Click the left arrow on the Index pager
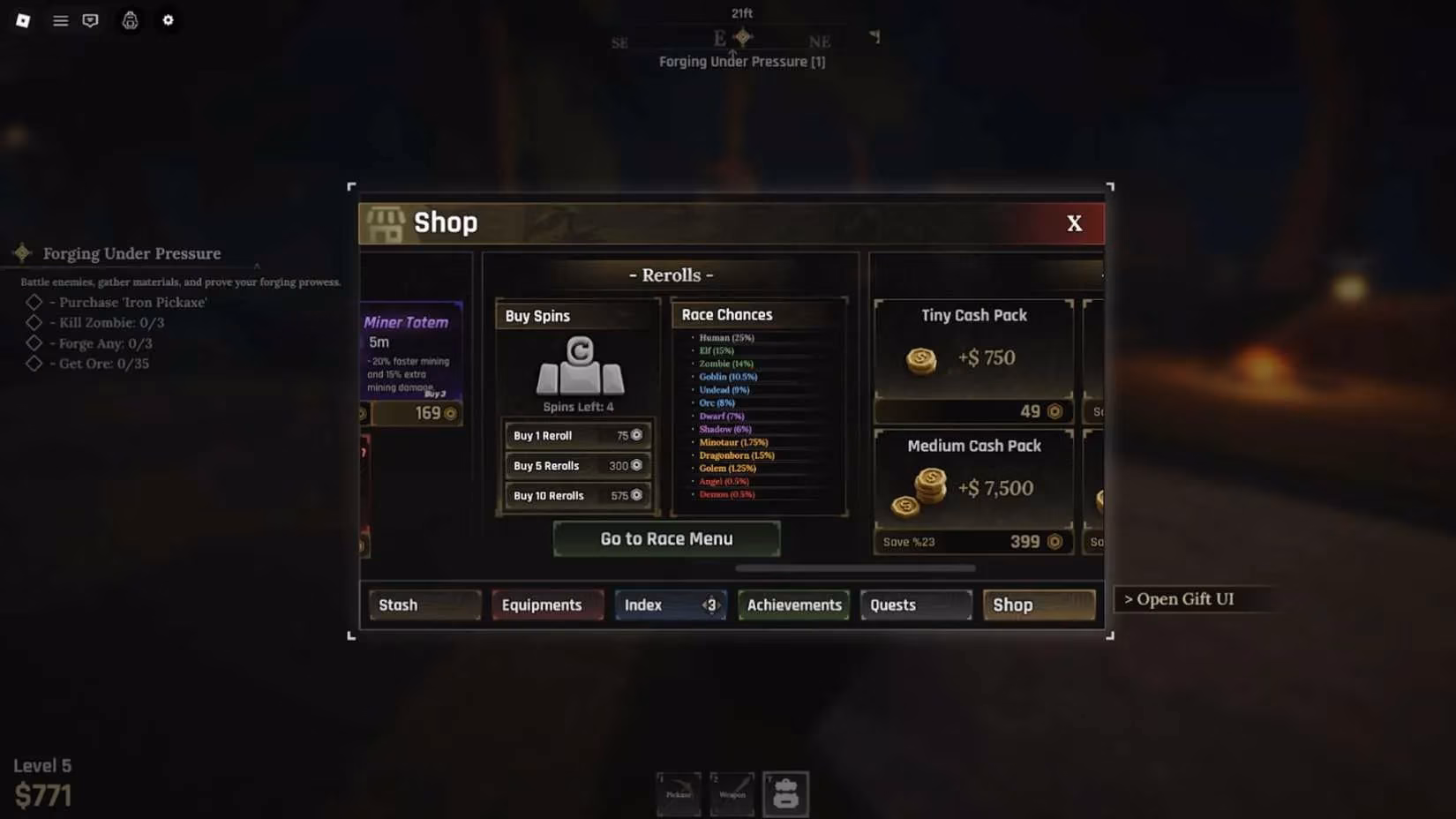This screenshot has height=819, width=1456. tap(703, 605)
